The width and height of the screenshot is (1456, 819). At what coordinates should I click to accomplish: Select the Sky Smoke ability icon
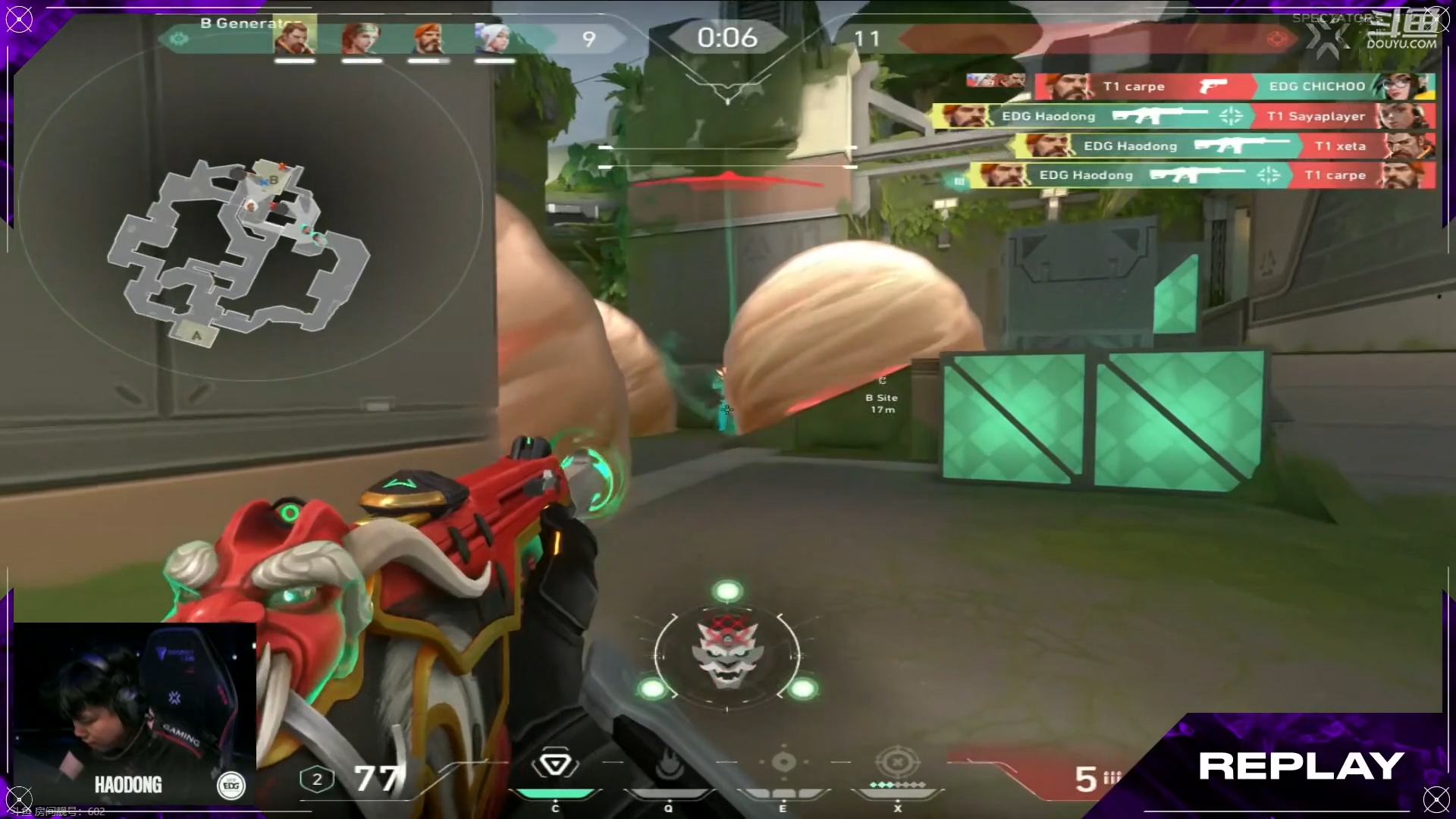783,763
